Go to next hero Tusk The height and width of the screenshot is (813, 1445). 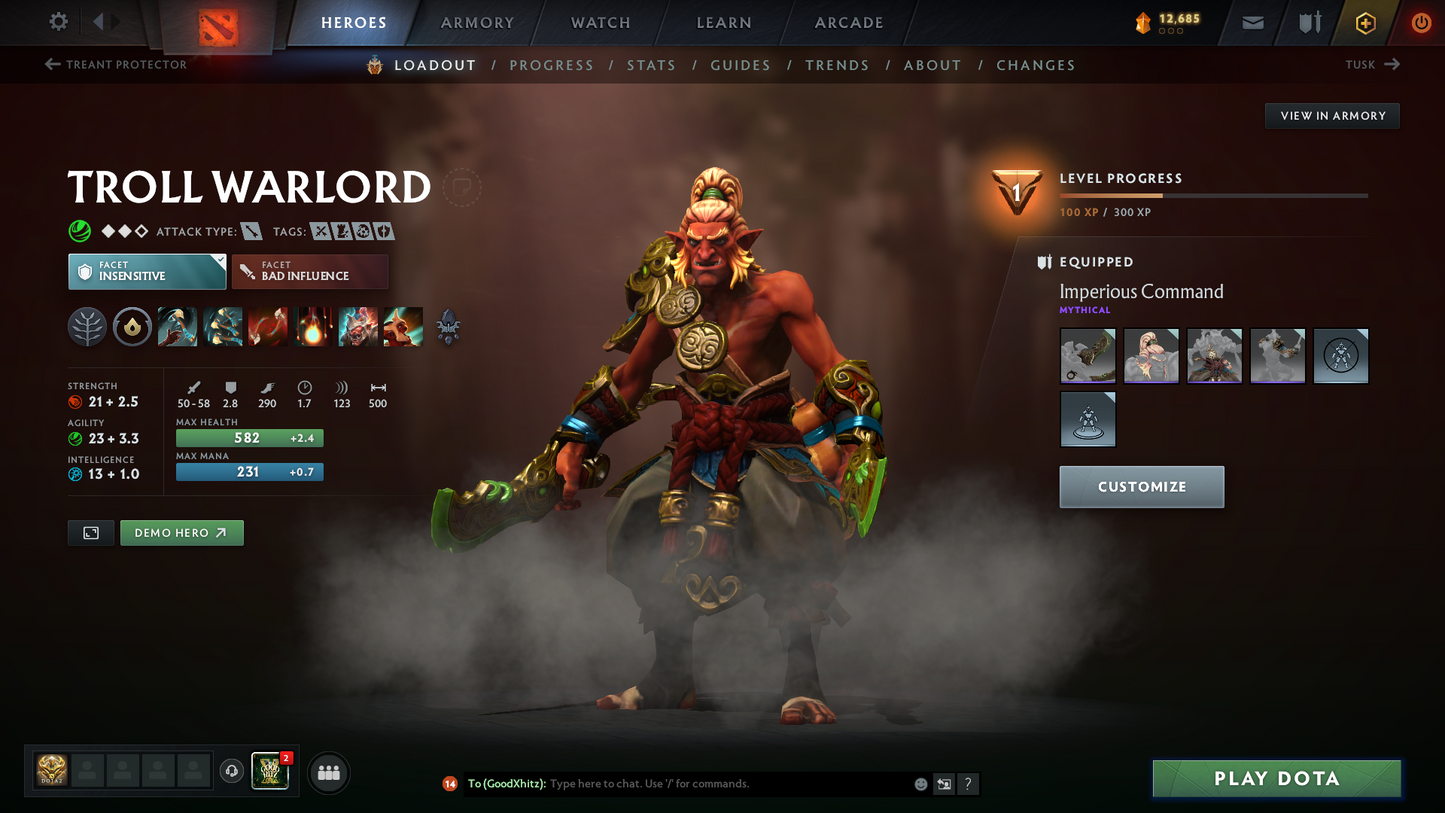point(1372,65)
